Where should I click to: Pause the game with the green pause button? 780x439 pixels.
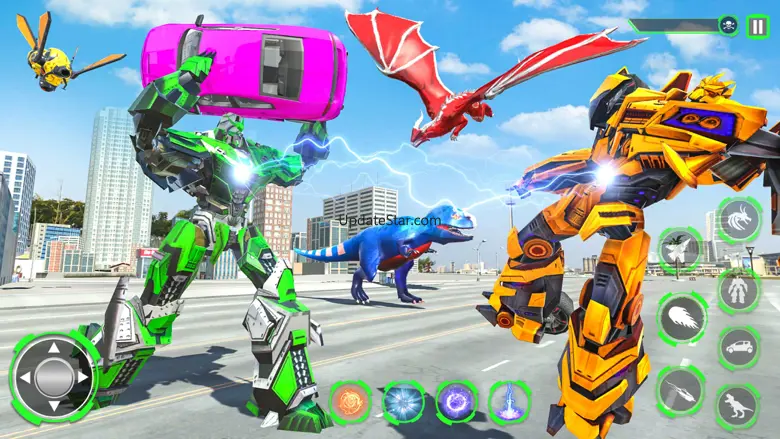tap(757, 26)
